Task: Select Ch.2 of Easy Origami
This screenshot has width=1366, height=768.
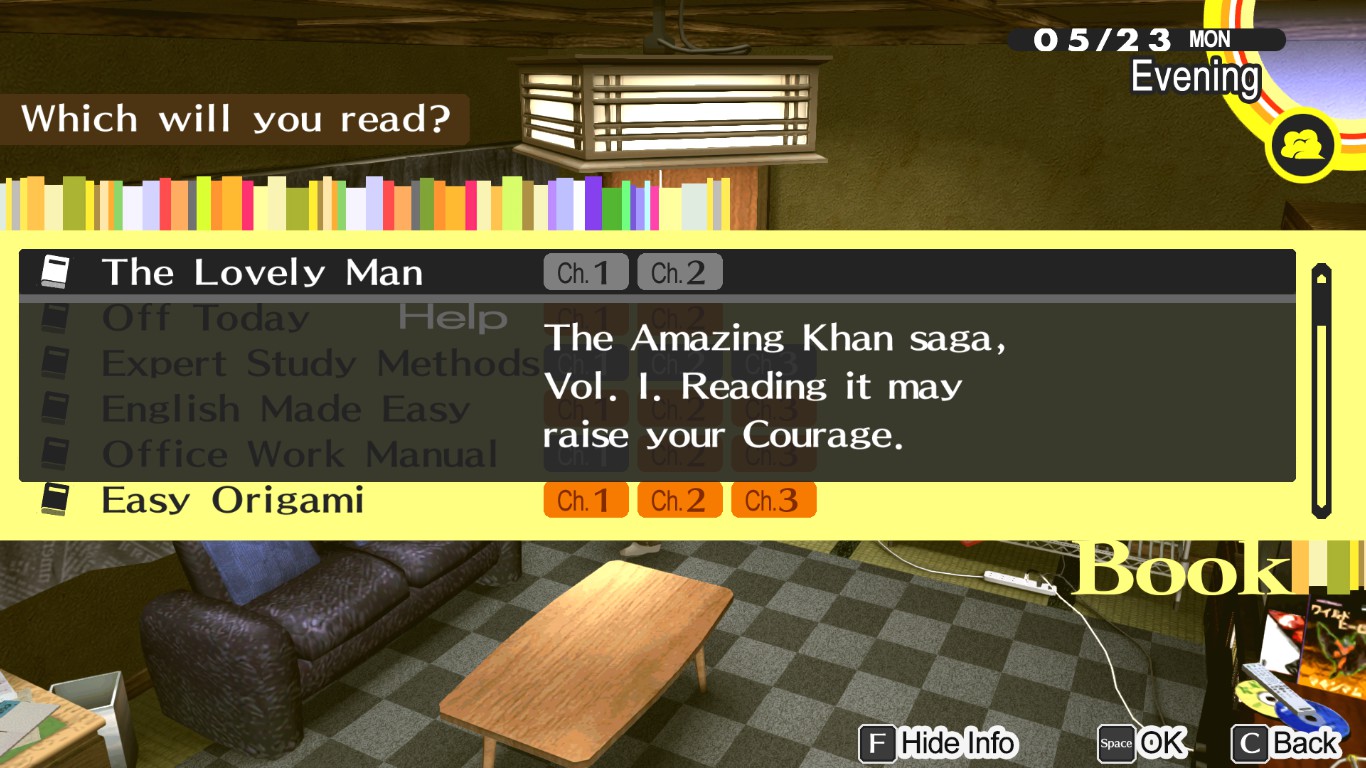Action: click(x=679, y=500)
